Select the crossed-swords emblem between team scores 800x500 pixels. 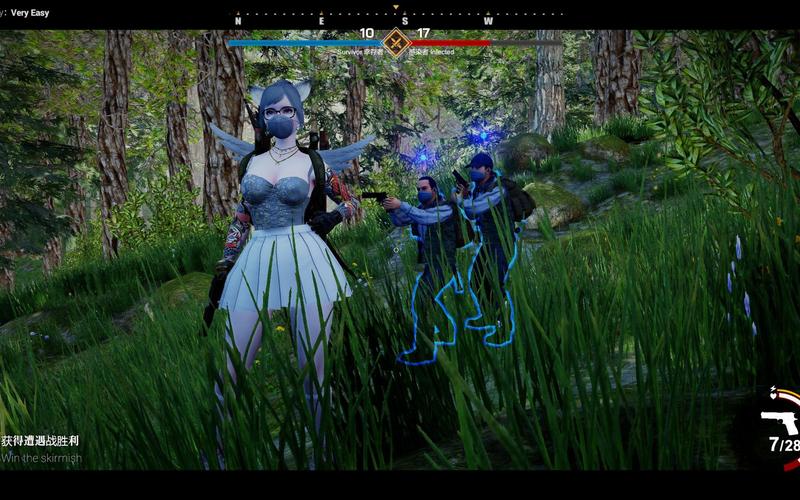(396, 42)
